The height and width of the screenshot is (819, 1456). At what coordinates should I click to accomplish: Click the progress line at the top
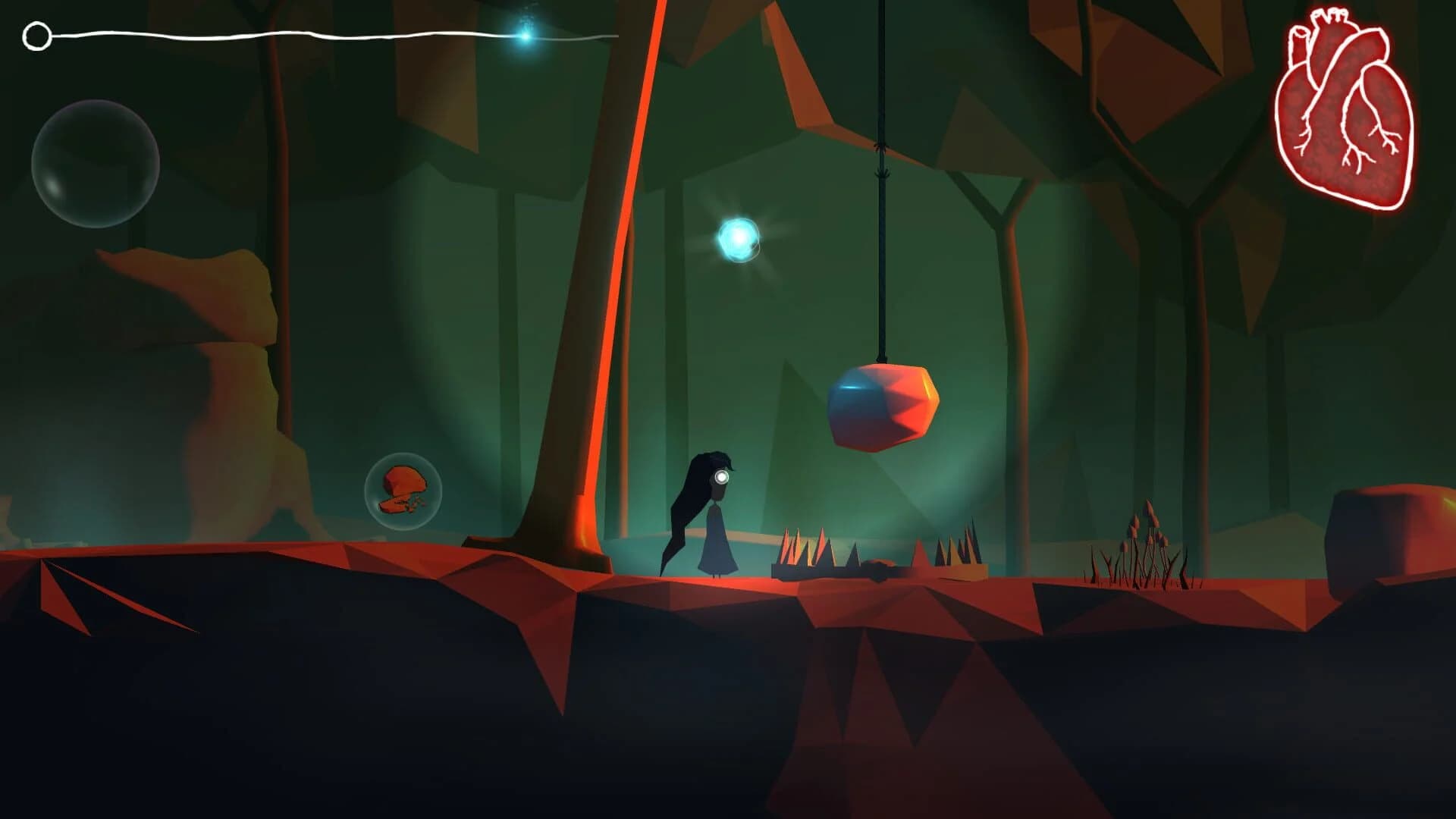click(x=303, y=32)
